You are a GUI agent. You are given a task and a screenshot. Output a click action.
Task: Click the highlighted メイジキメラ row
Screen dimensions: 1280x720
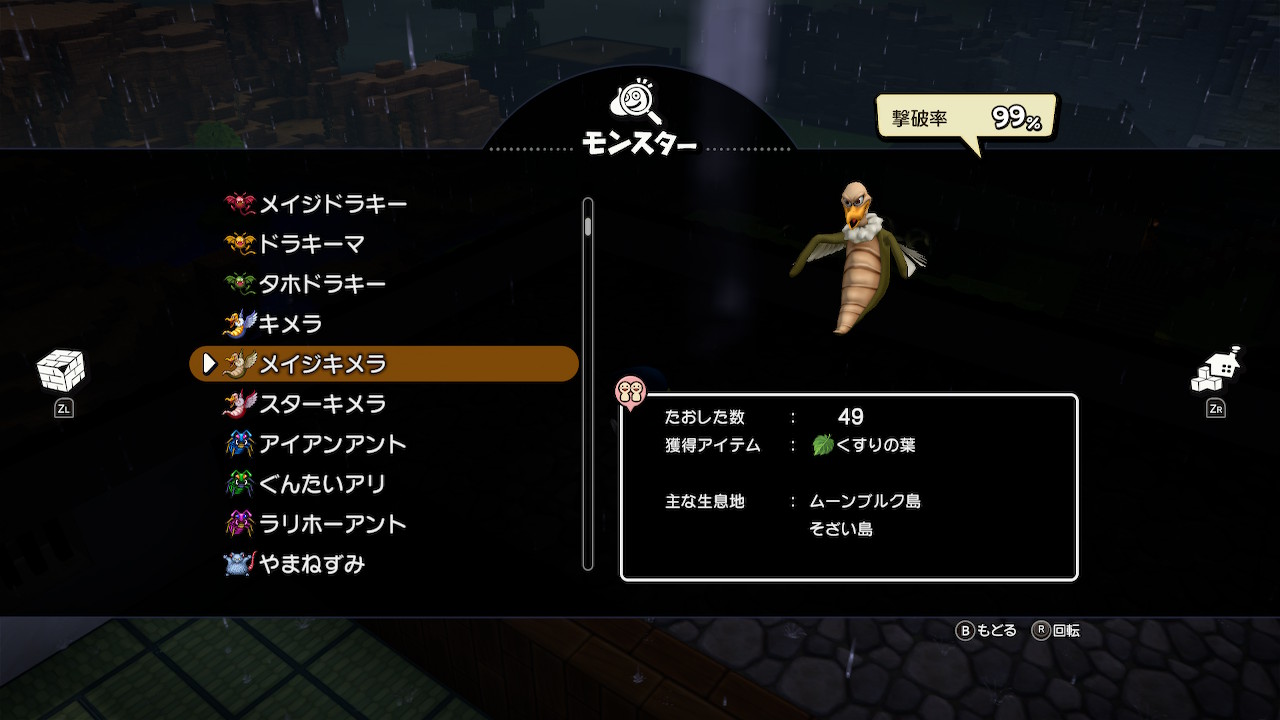pyautogui.click(x=384, y=364)
